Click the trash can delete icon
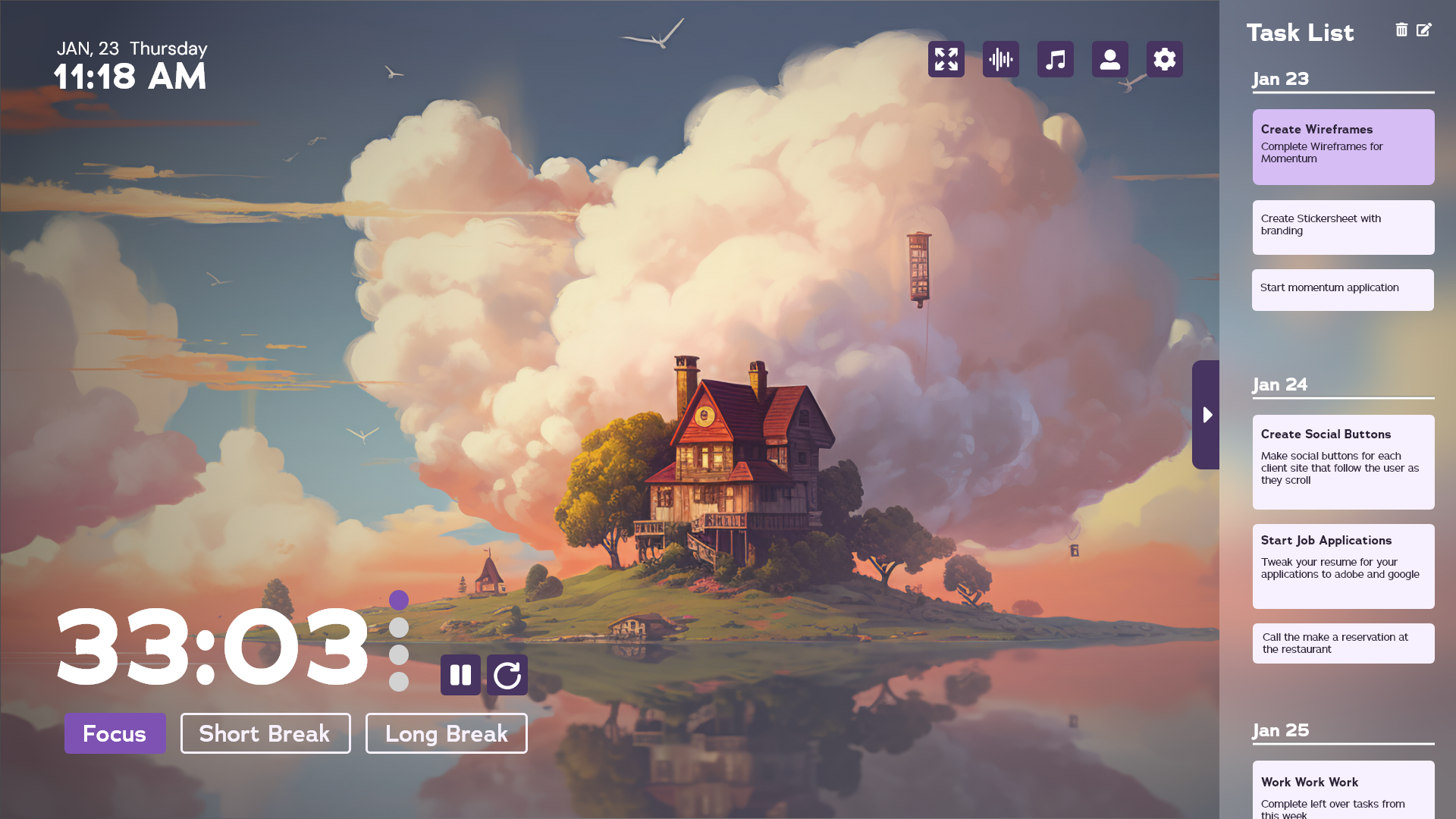 1401,30
